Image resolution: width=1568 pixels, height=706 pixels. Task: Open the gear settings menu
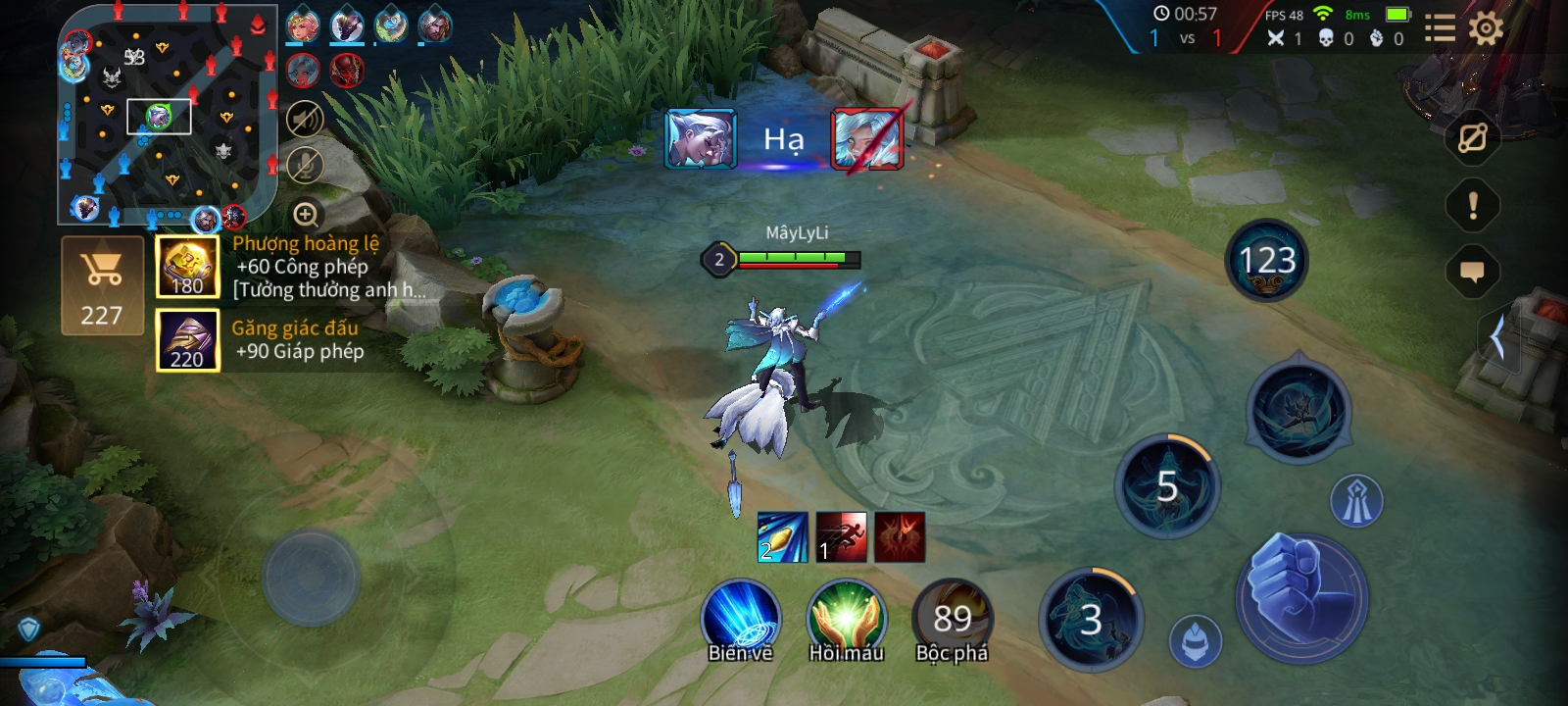(x=1486, y=28)
